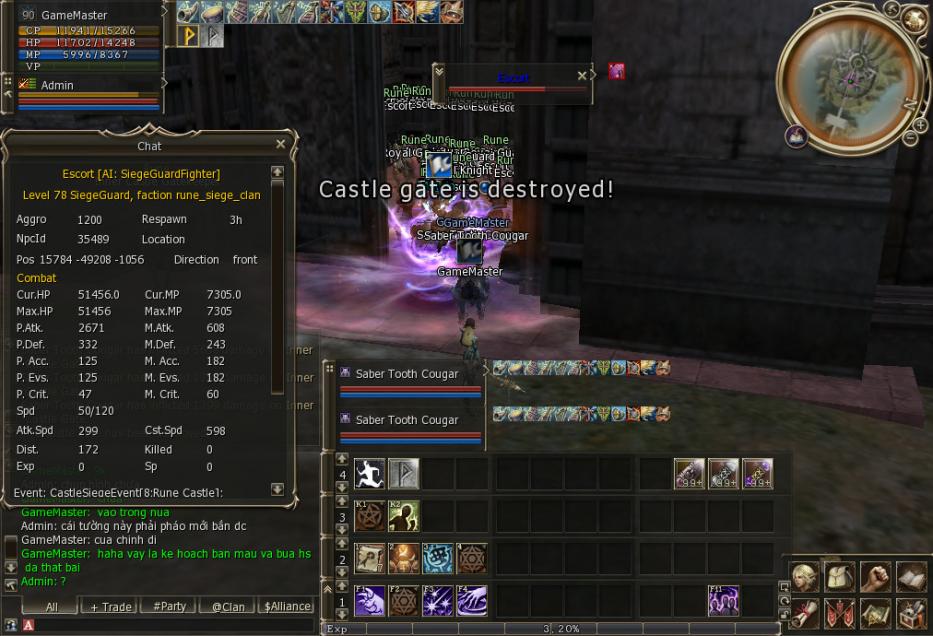This screenshot has width=933, height=636.
Task: Open the skills book icon
Action: pyautogui.click(x=911, y=577)
